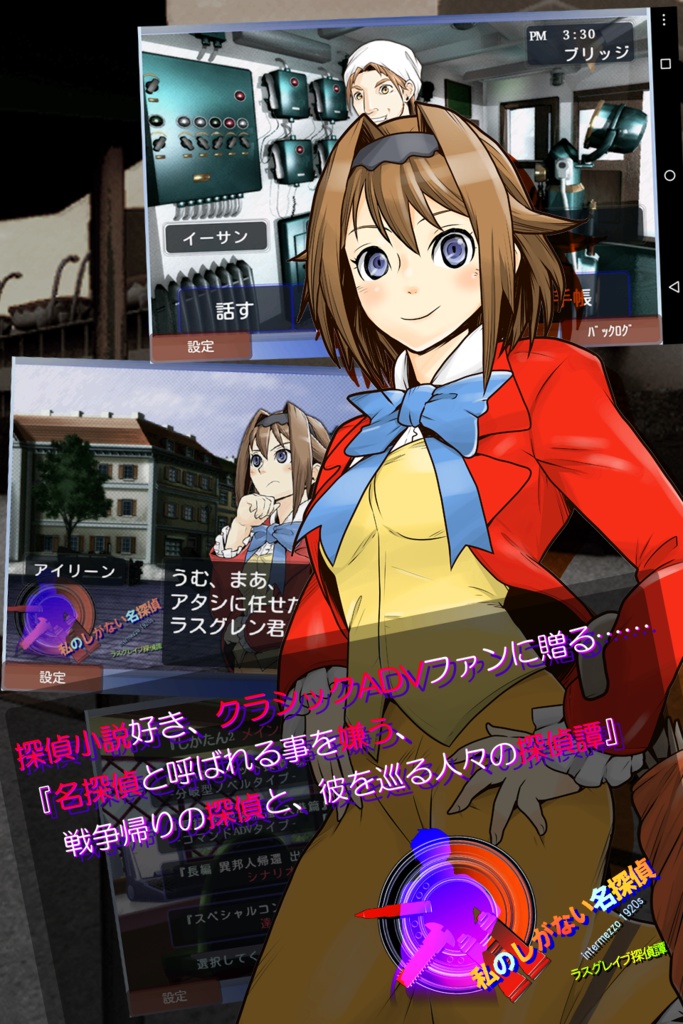Open 設定 under the アイリーン name plate
This screenshot has width=683, height=1024.
coord(52,677)
